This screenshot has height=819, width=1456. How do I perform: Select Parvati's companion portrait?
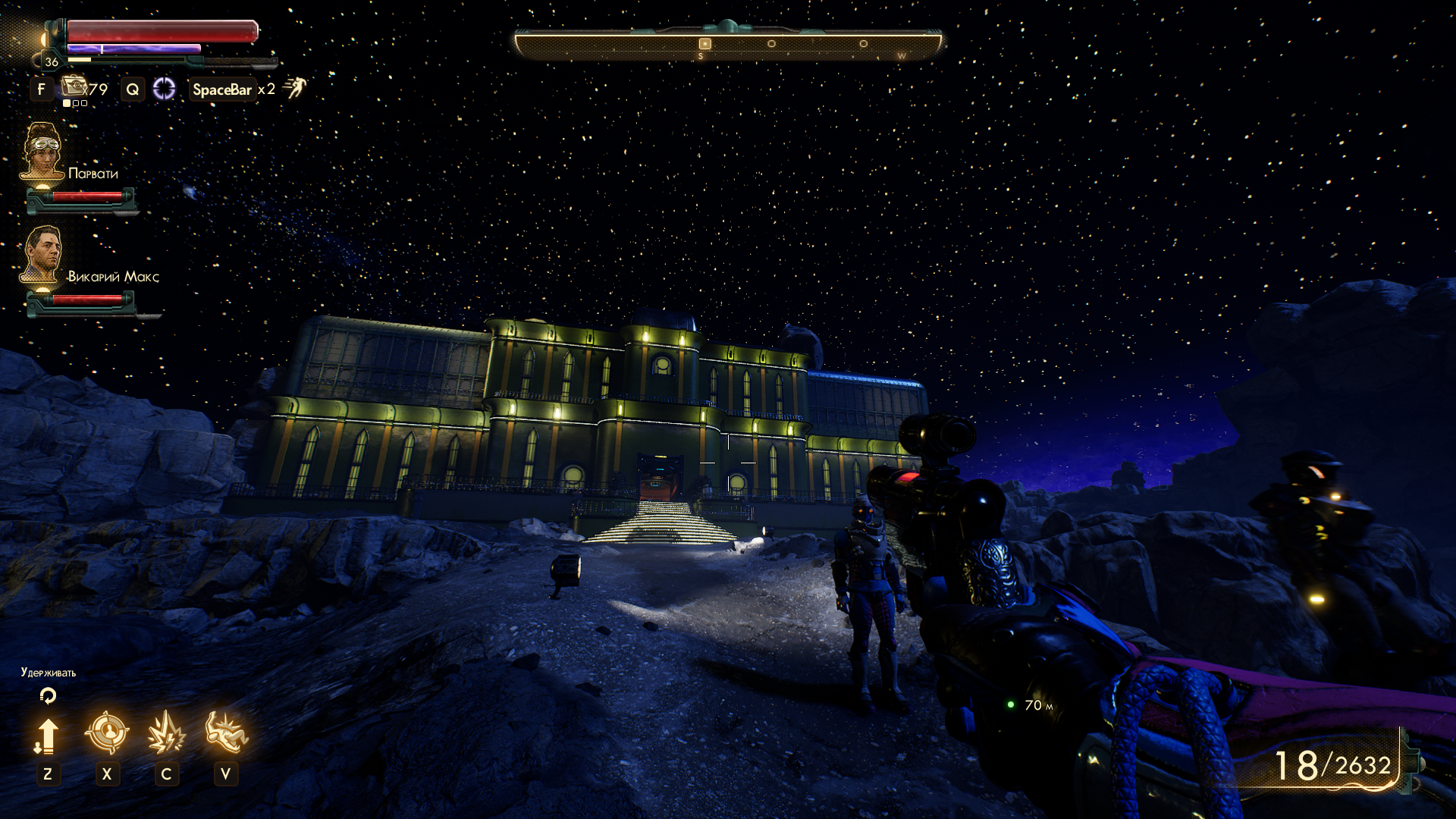(x=42, y=151)
